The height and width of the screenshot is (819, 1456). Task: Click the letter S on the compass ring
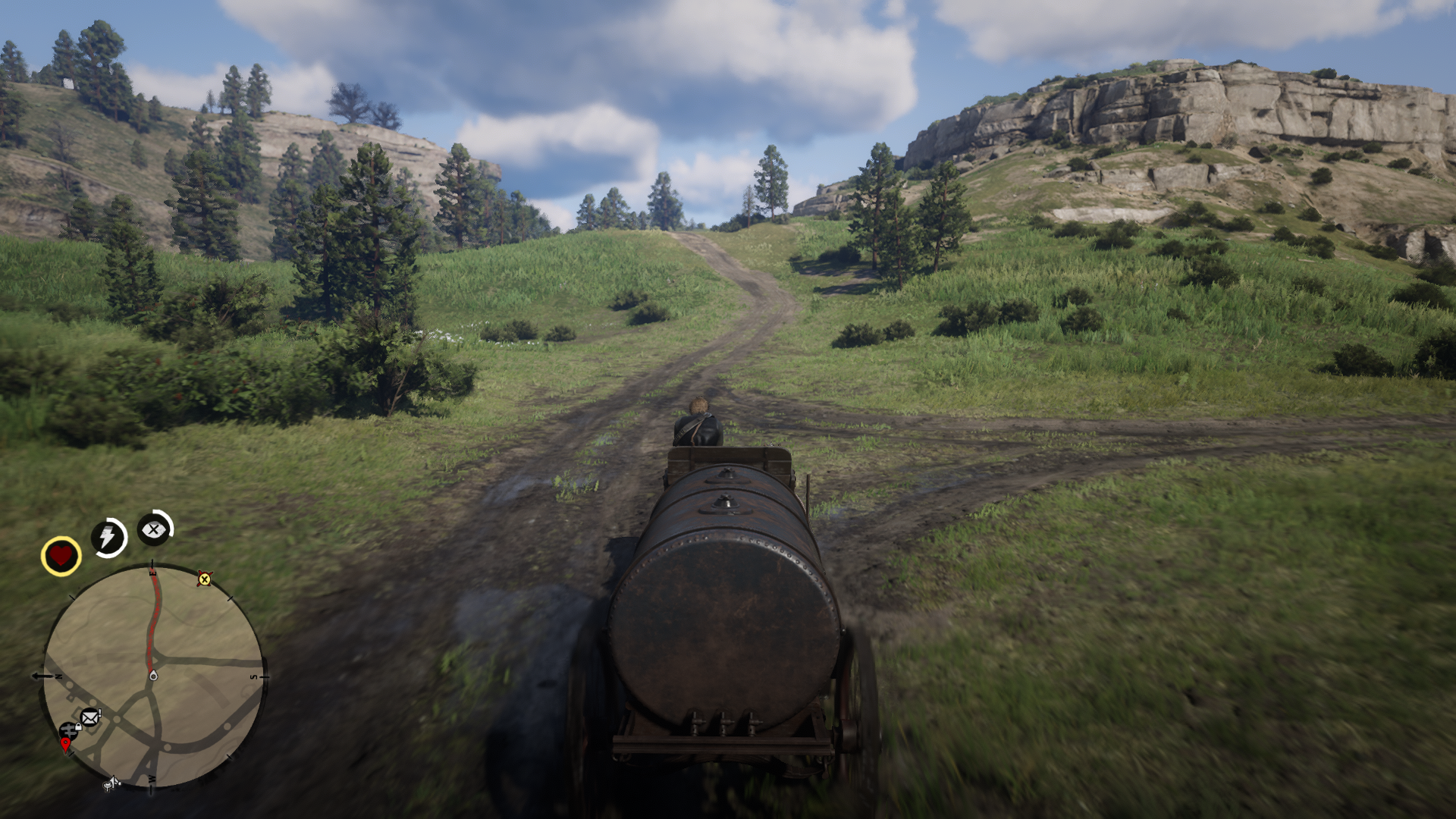pyautogui.click(x=253, y=676)
